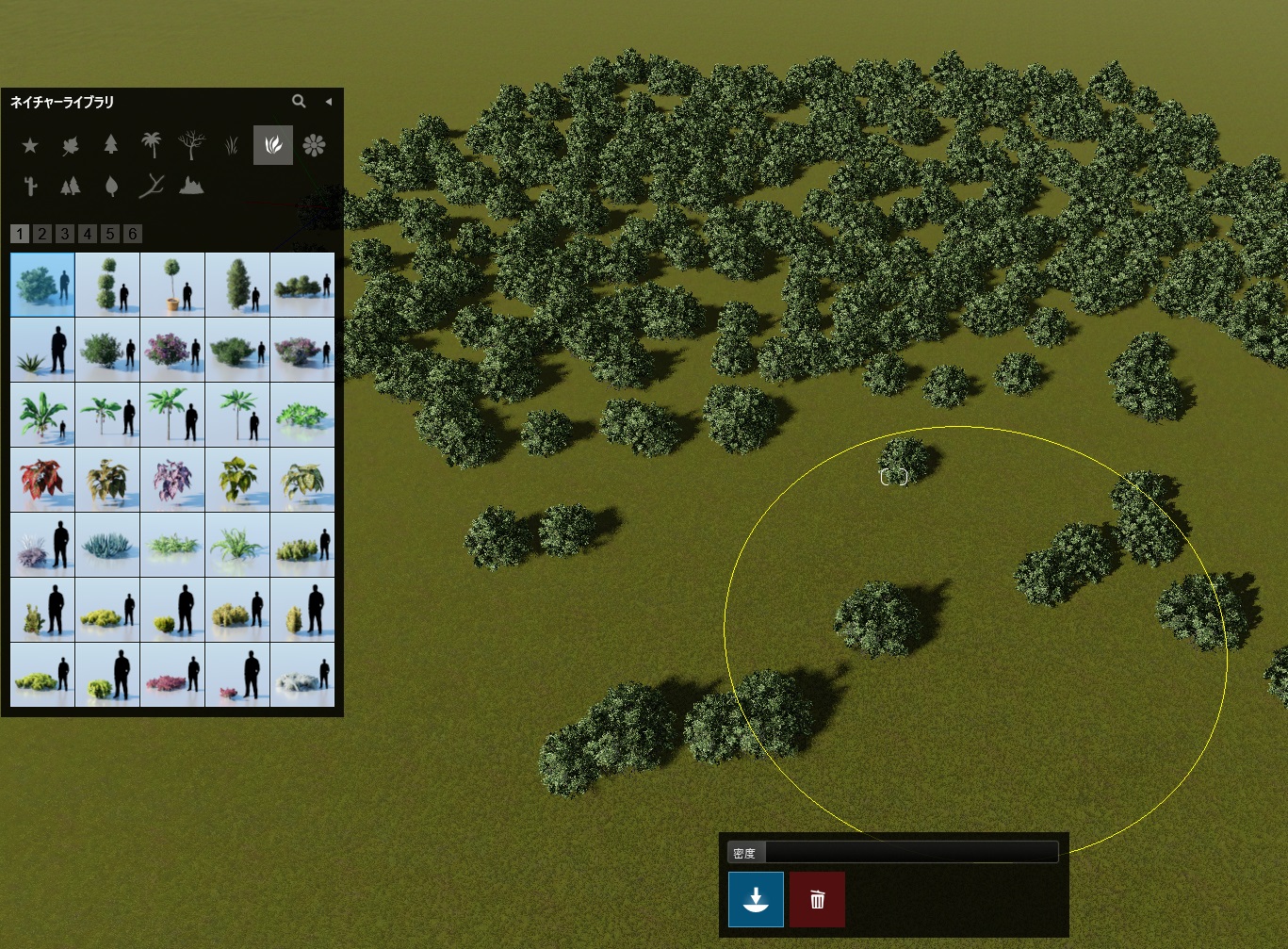1288x949 pixels.
Task: Select the potted topiary tree thumbnail
Action: pyautogui.click(x=172, y=284)
